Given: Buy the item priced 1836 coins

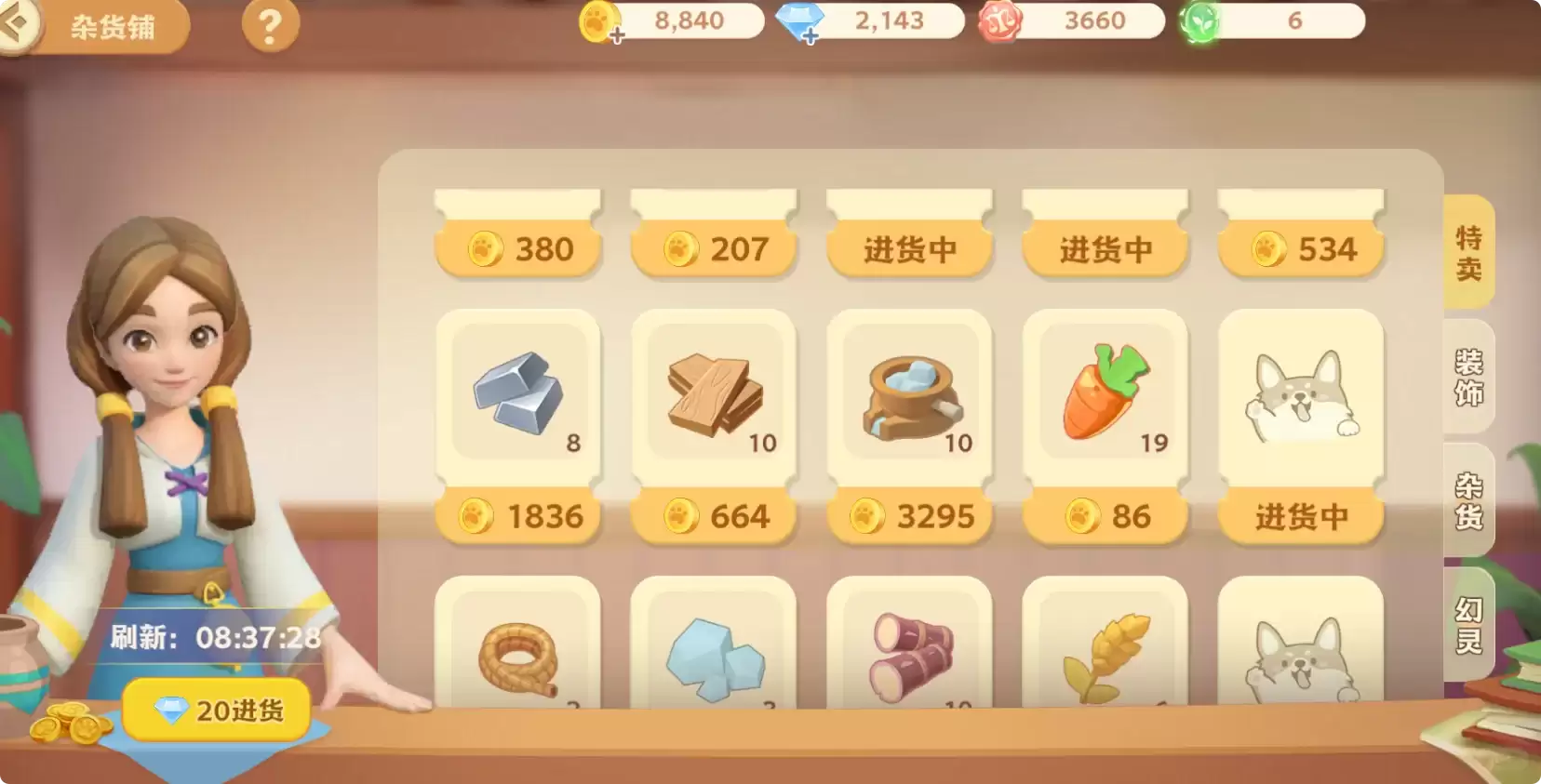Looking at the screenshot, I should [x=518, y=514].
